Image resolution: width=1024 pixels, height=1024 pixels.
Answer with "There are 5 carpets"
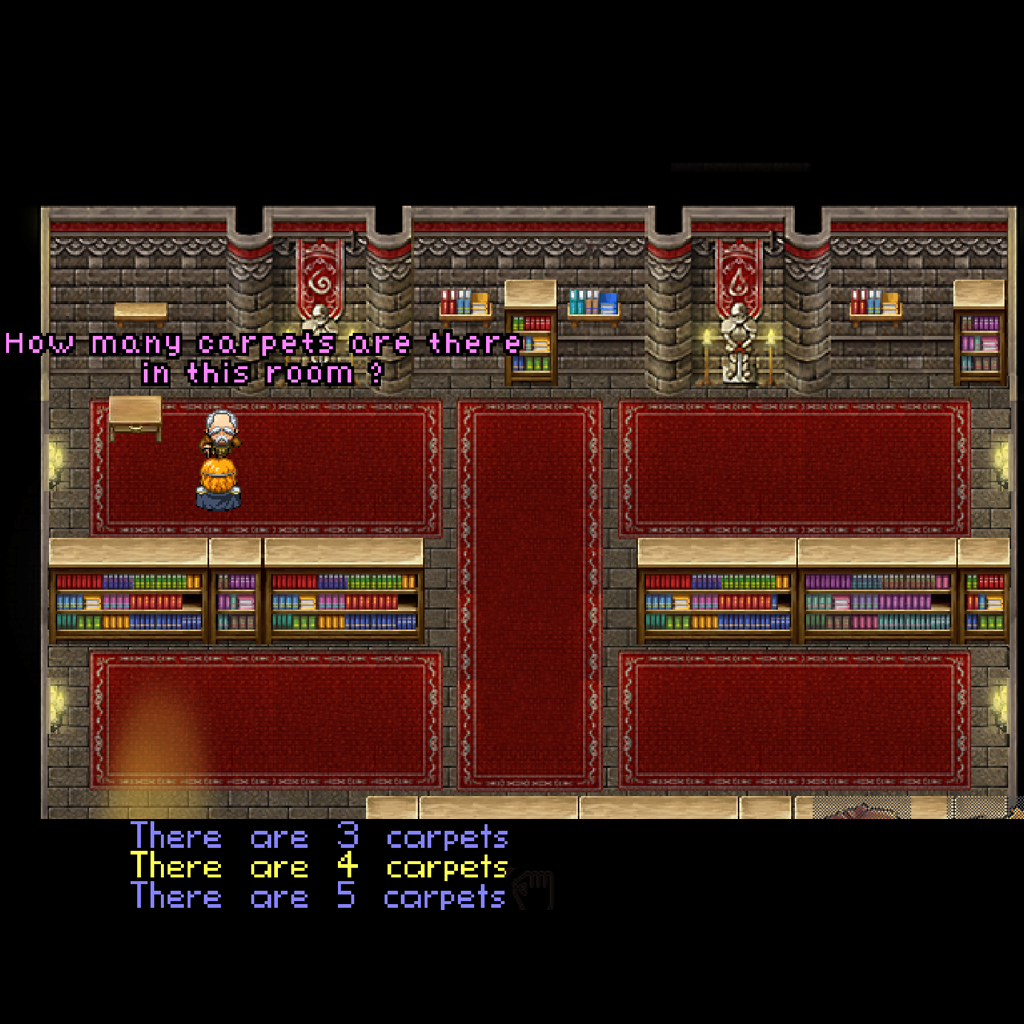pyautogui.click(x=318, y=896)
